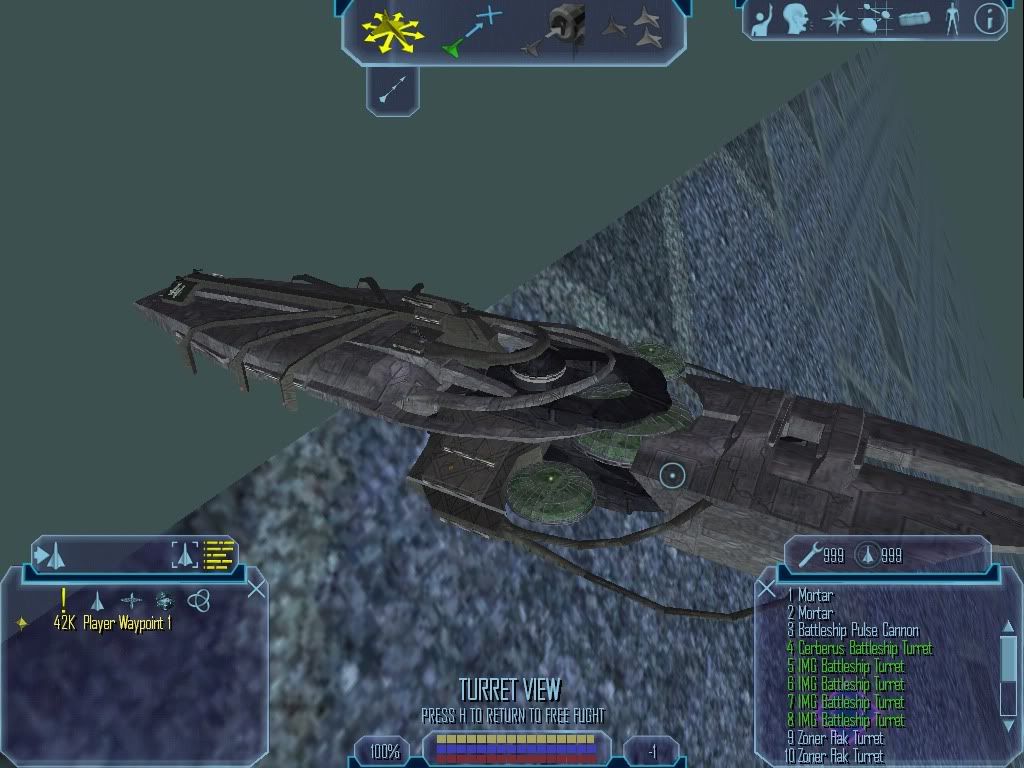Open the chat talking-head icon
The image size is (1024, 768).
pos(796,18)
